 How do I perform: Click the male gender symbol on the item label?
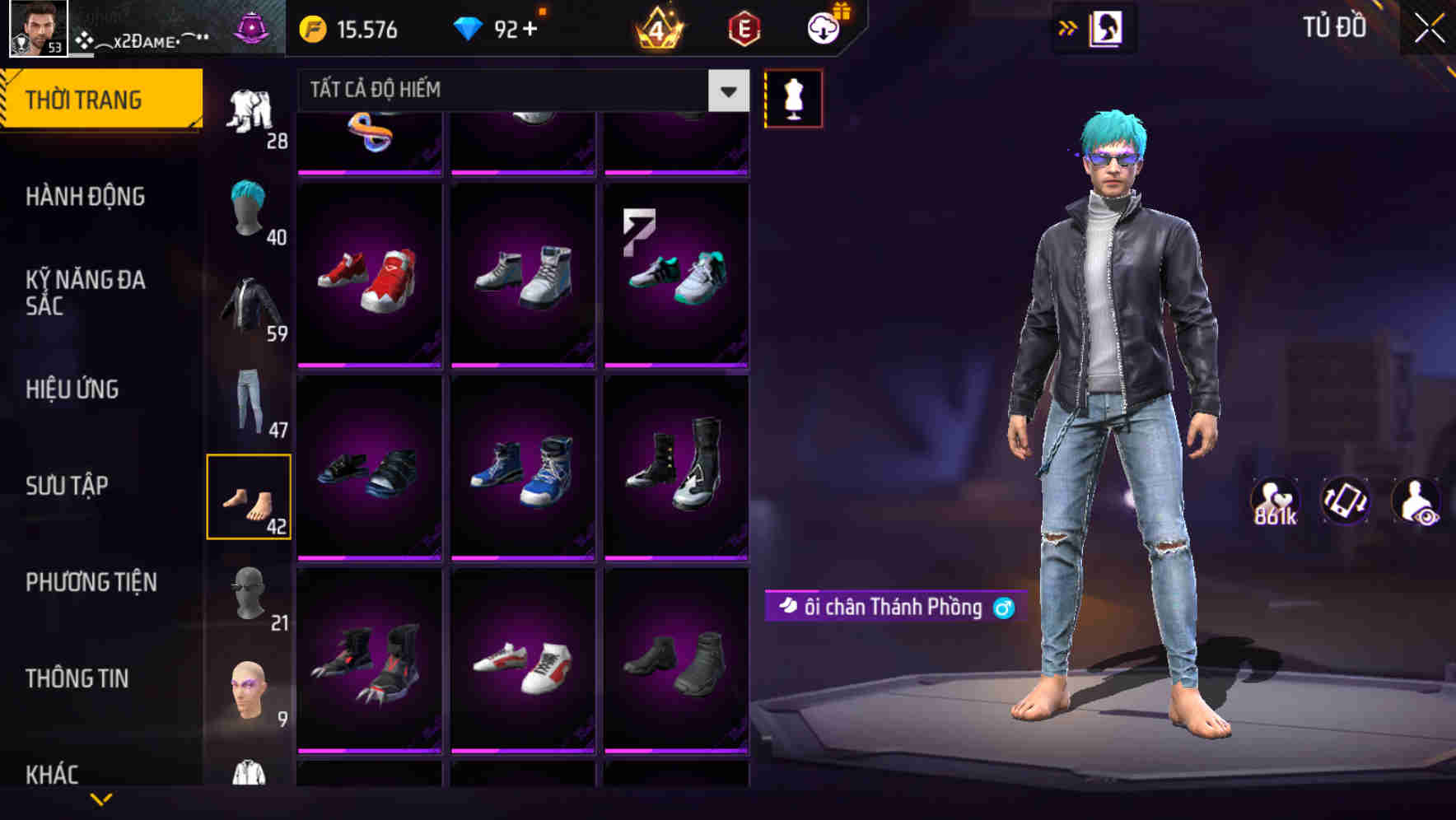[1003, 608]
